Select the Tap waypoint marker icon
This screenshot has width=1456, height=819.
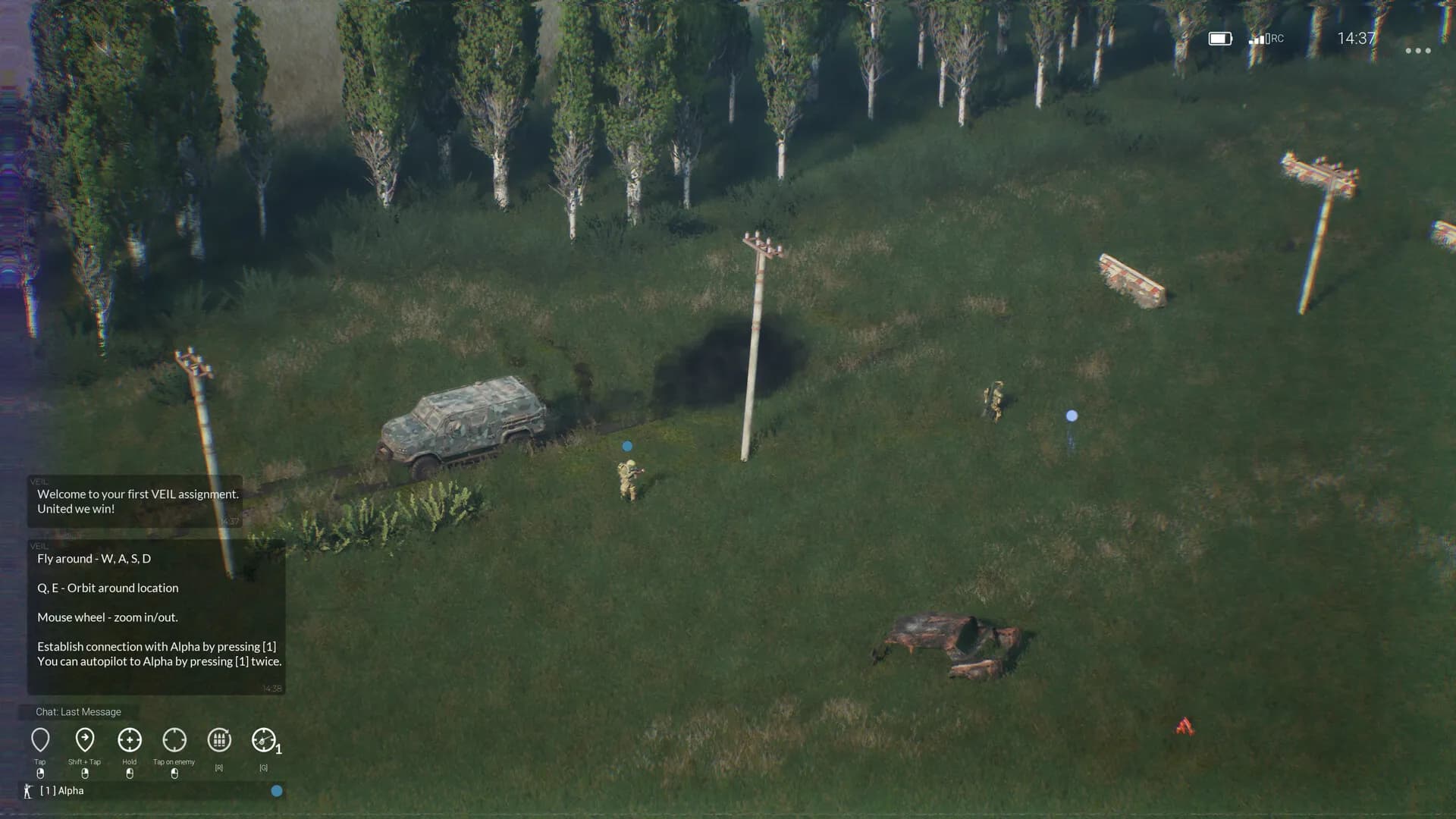tap(41, 739)
